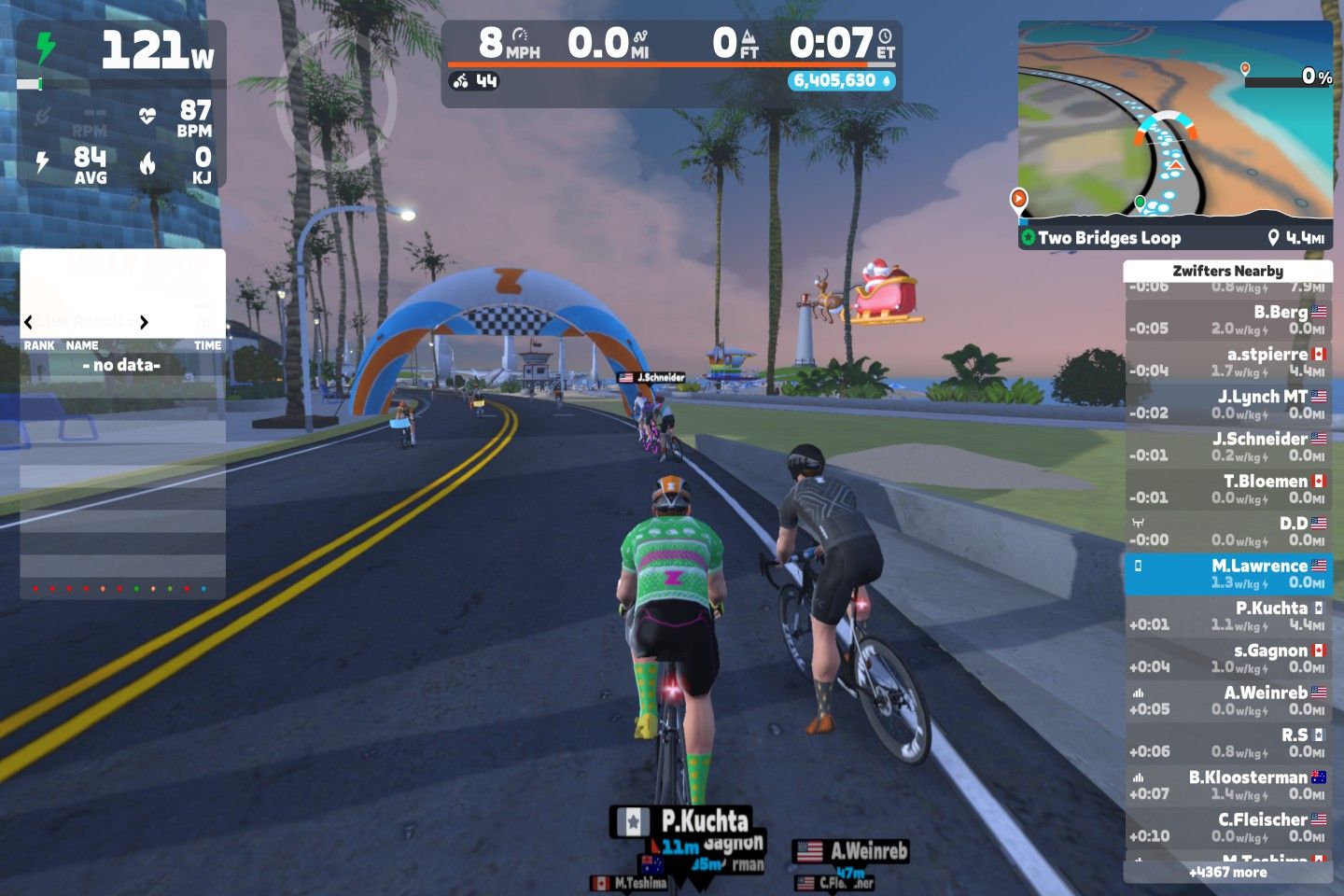Expand the +4367 more riders list
The height and width of the screenshot is (896, 1344).
tap(1227, 873)
